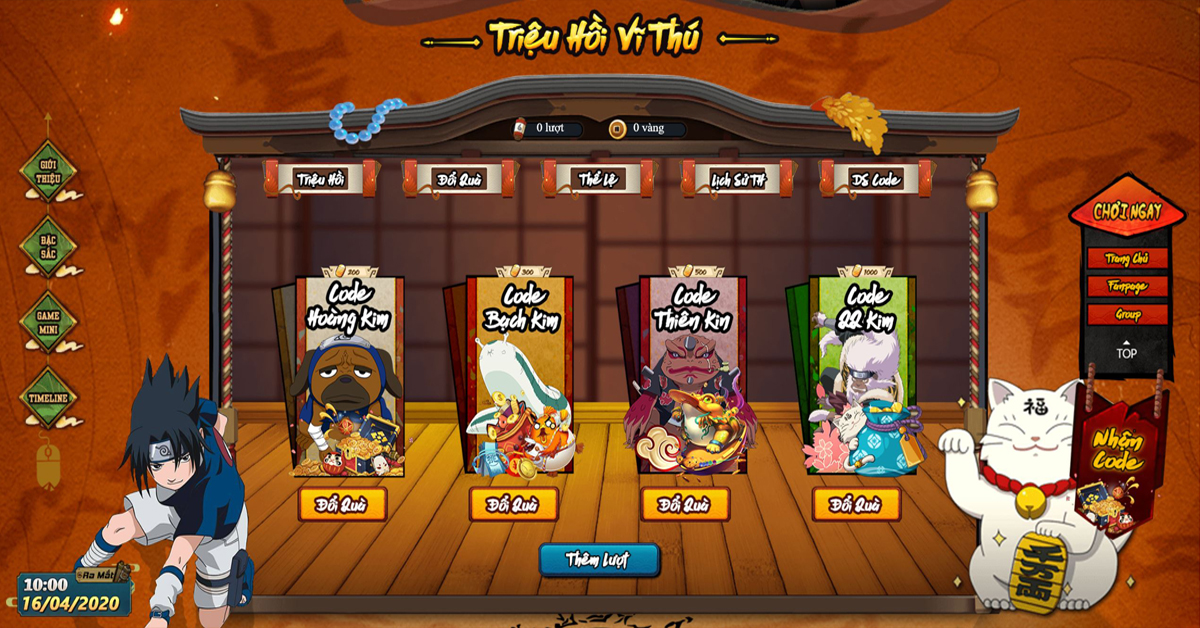Show the Thể Lệ rules tab
The width and height of the screenshot is (1200, 628).
pos(598,180)
